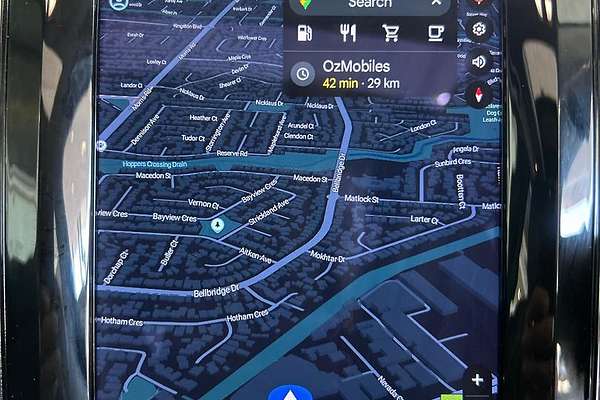This screenshot has width=600, height=400.
Task: Select the OzMobiles recent destination
Action: point(366,73)
